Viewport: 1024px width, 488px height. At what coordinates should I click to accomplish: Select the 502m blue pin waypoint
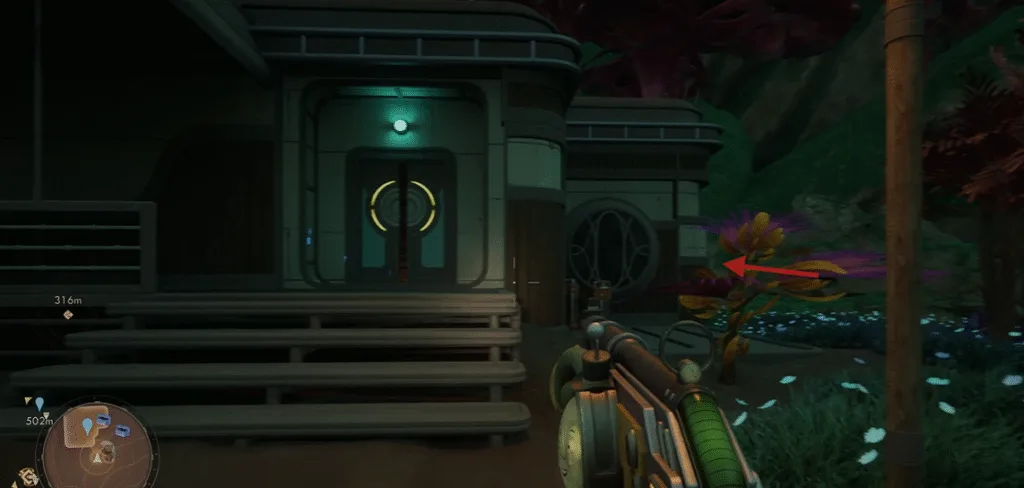coord(40,404)
